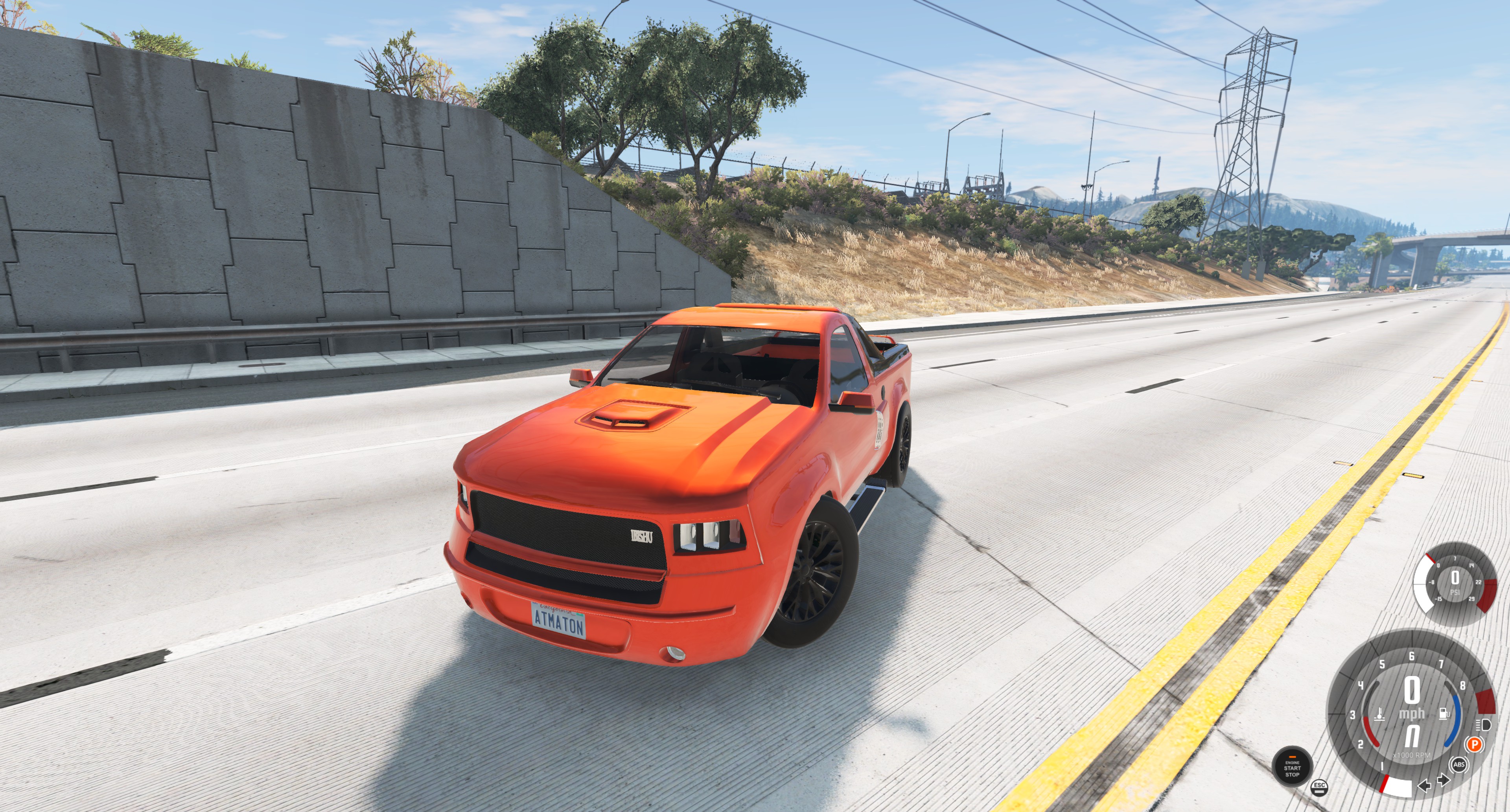Activate the right turn signal arrow
1510x812 pixels.
(x=1443, y=781)
